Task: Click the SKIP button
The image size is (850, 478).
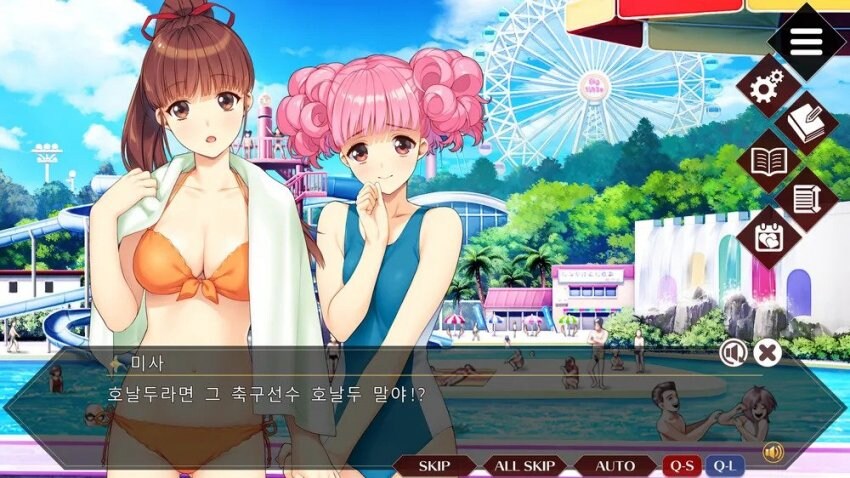Action: point(434,465)
